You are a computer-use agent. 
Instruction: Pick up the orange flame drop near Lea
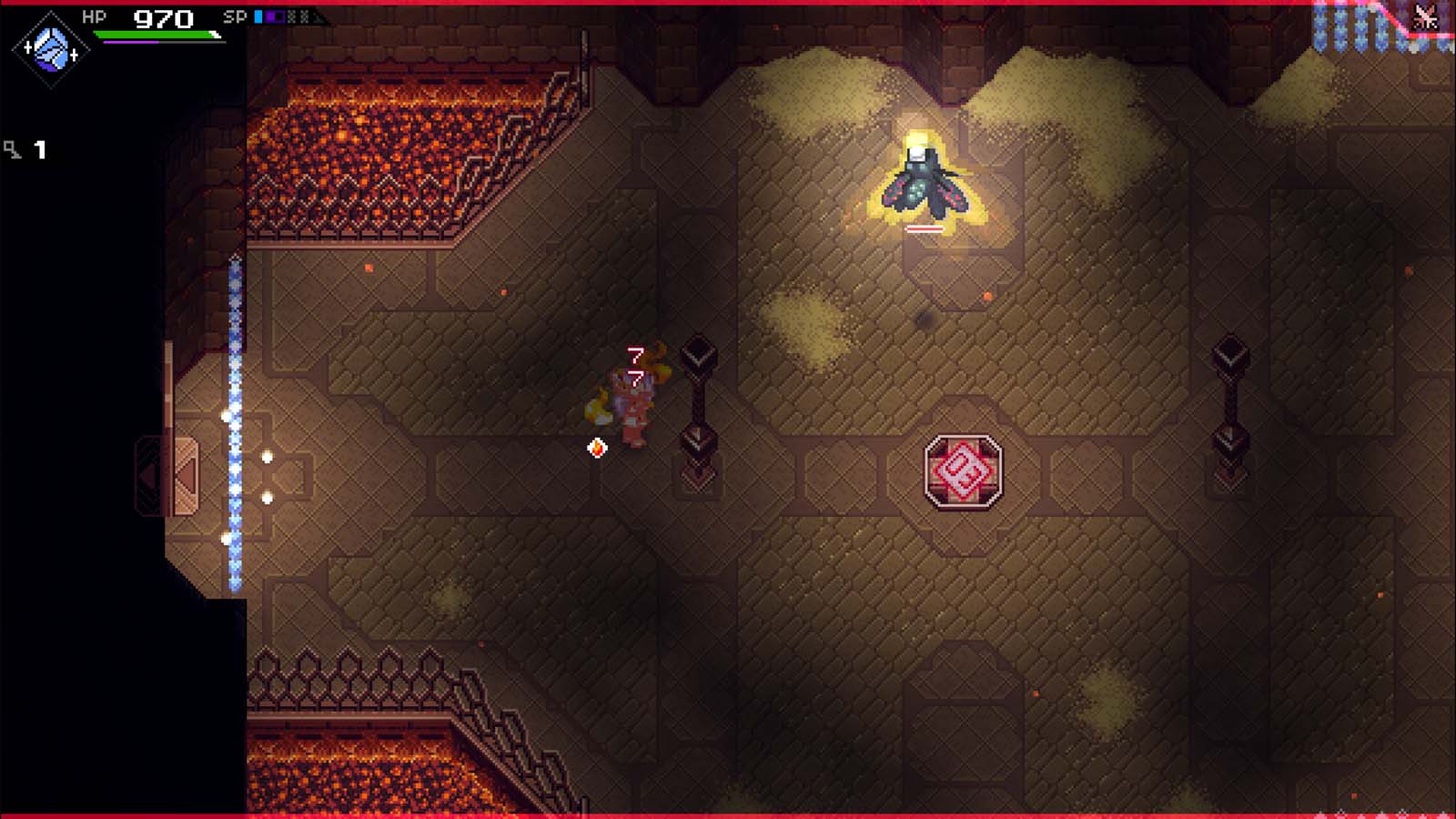click(597, 449)
